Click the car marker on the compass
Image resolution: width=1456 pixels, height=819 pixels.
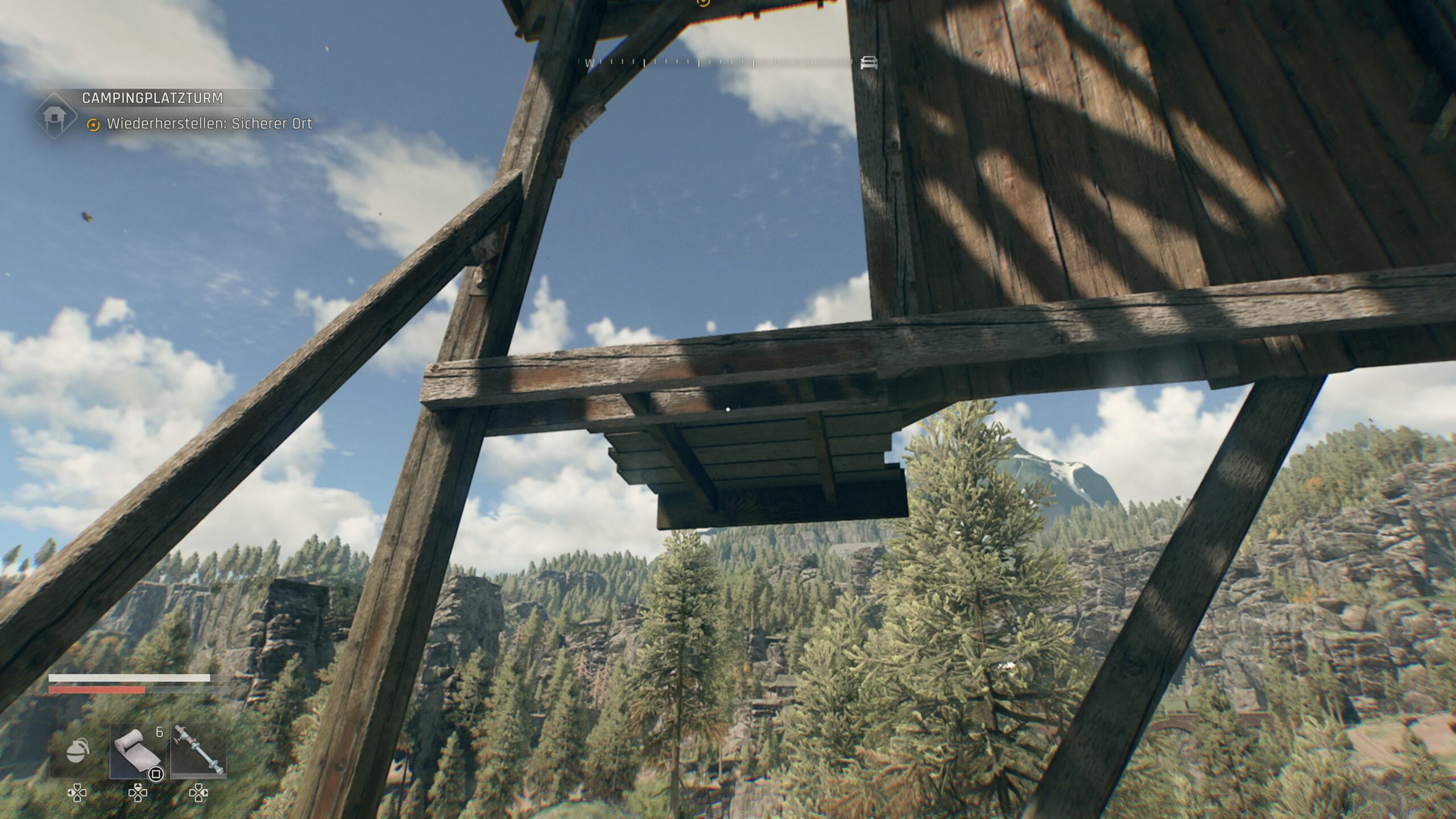pyautogui.click(x=868, y=63)
